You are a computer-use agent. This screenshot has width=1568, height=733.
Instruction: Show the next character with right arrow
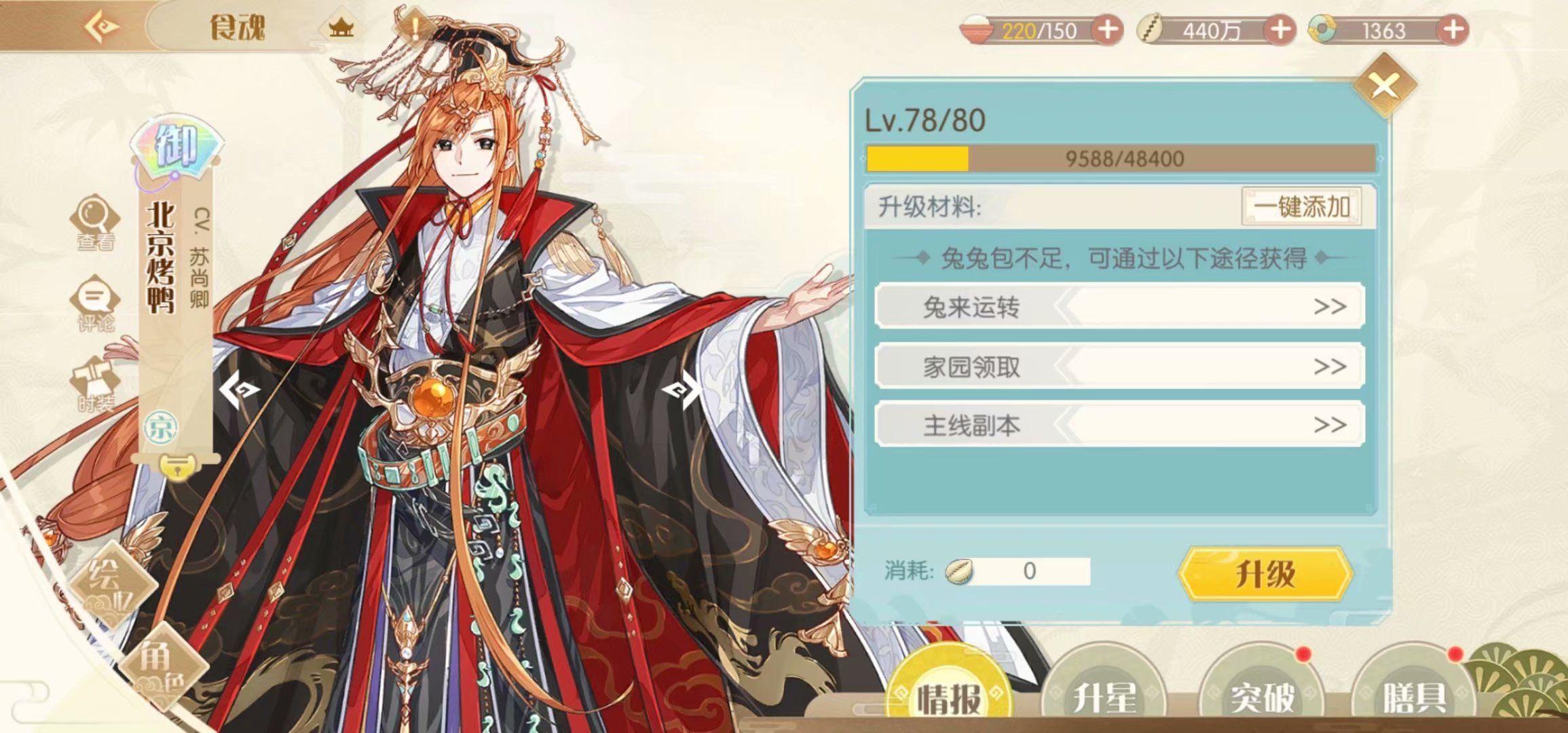682,390
